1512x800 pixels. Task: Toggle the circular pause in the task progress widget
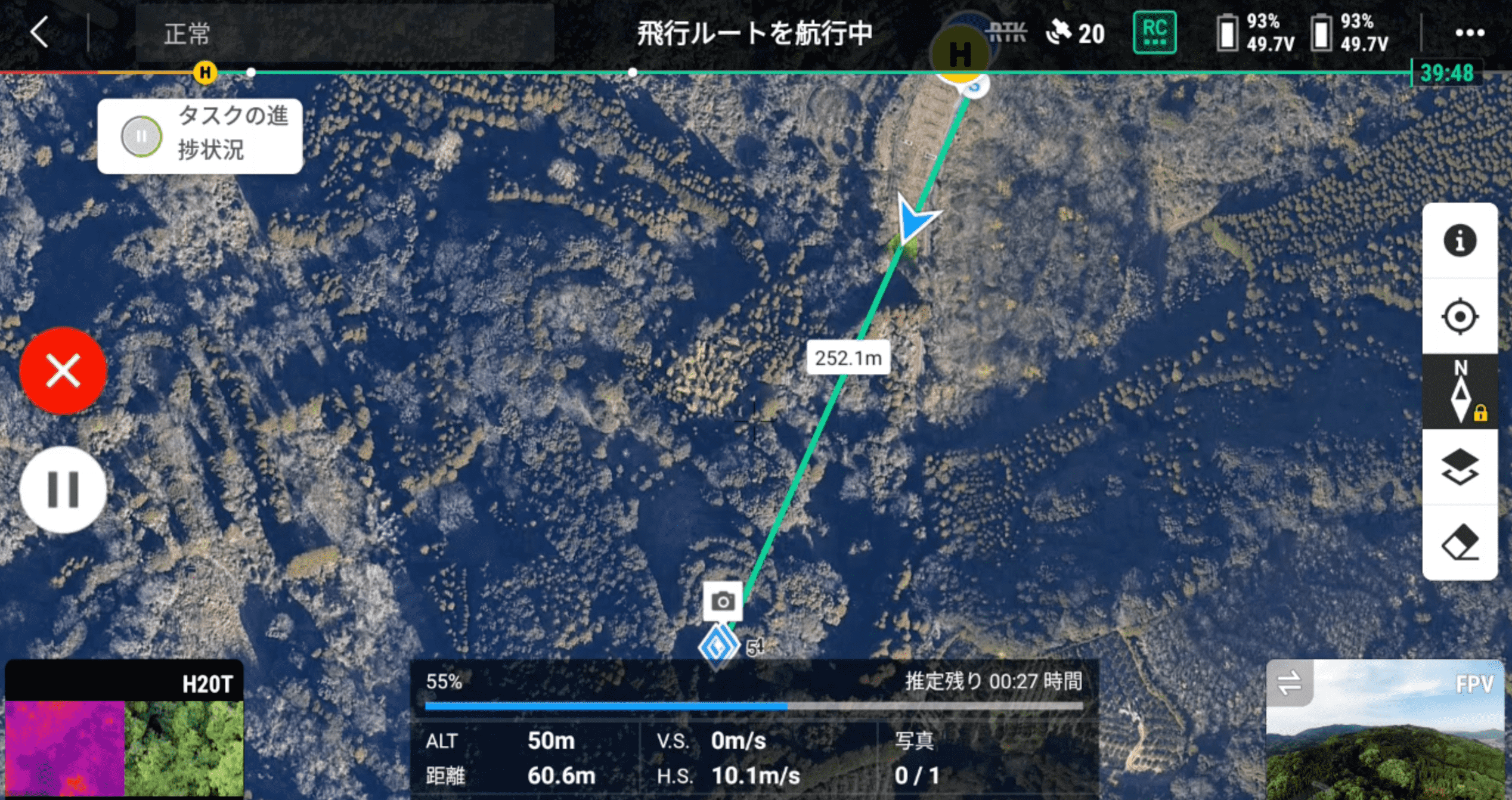[141, 136]
